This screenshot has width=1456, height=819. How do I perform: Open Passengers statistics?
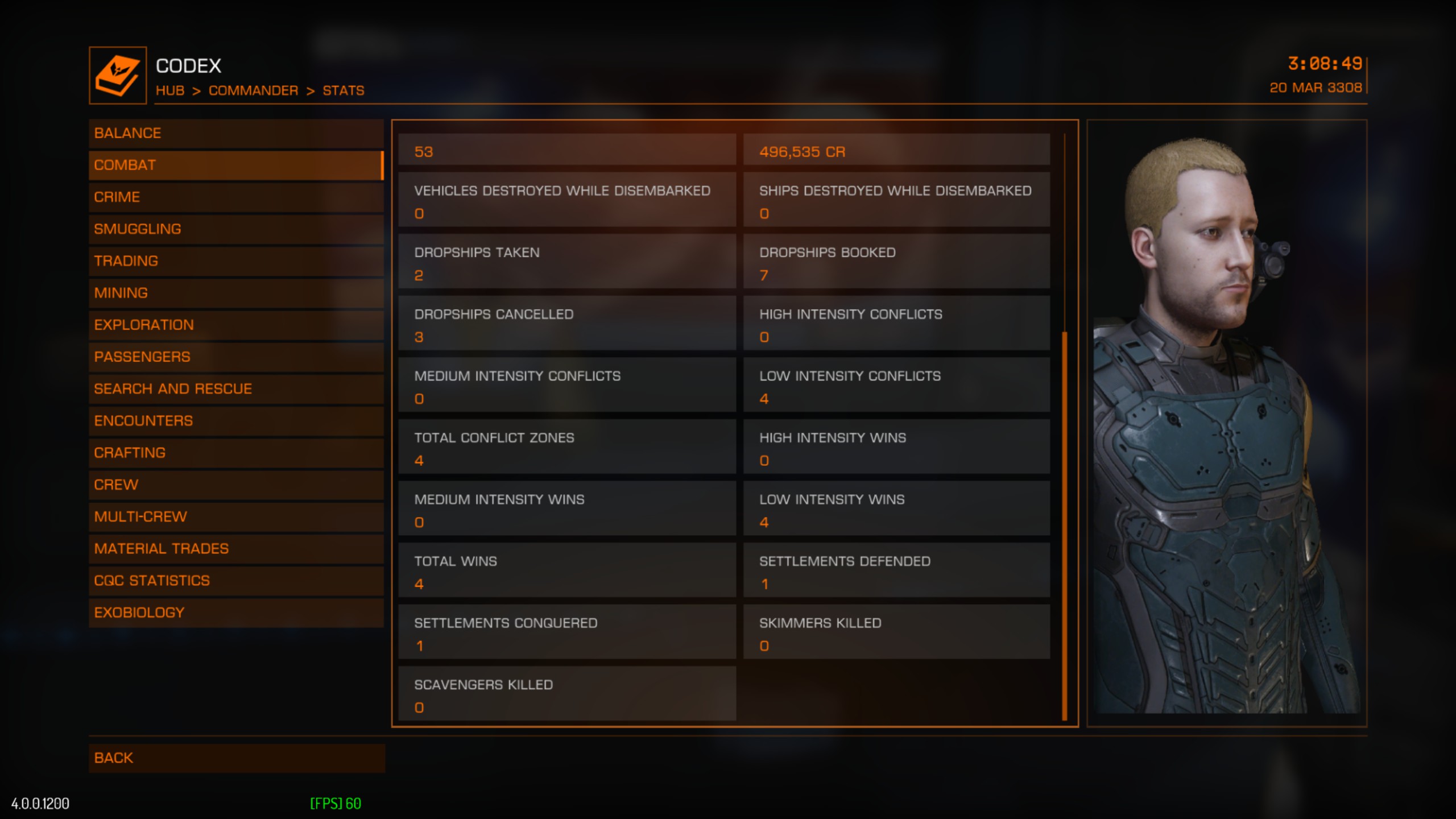click(x=235, y=357)
